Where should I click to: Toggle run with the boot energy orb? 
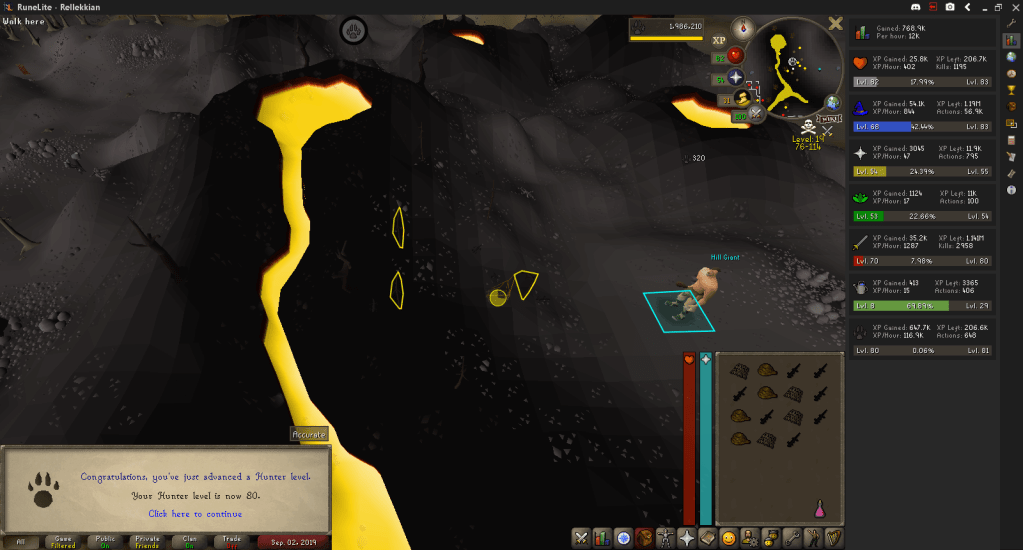(743, 97)
